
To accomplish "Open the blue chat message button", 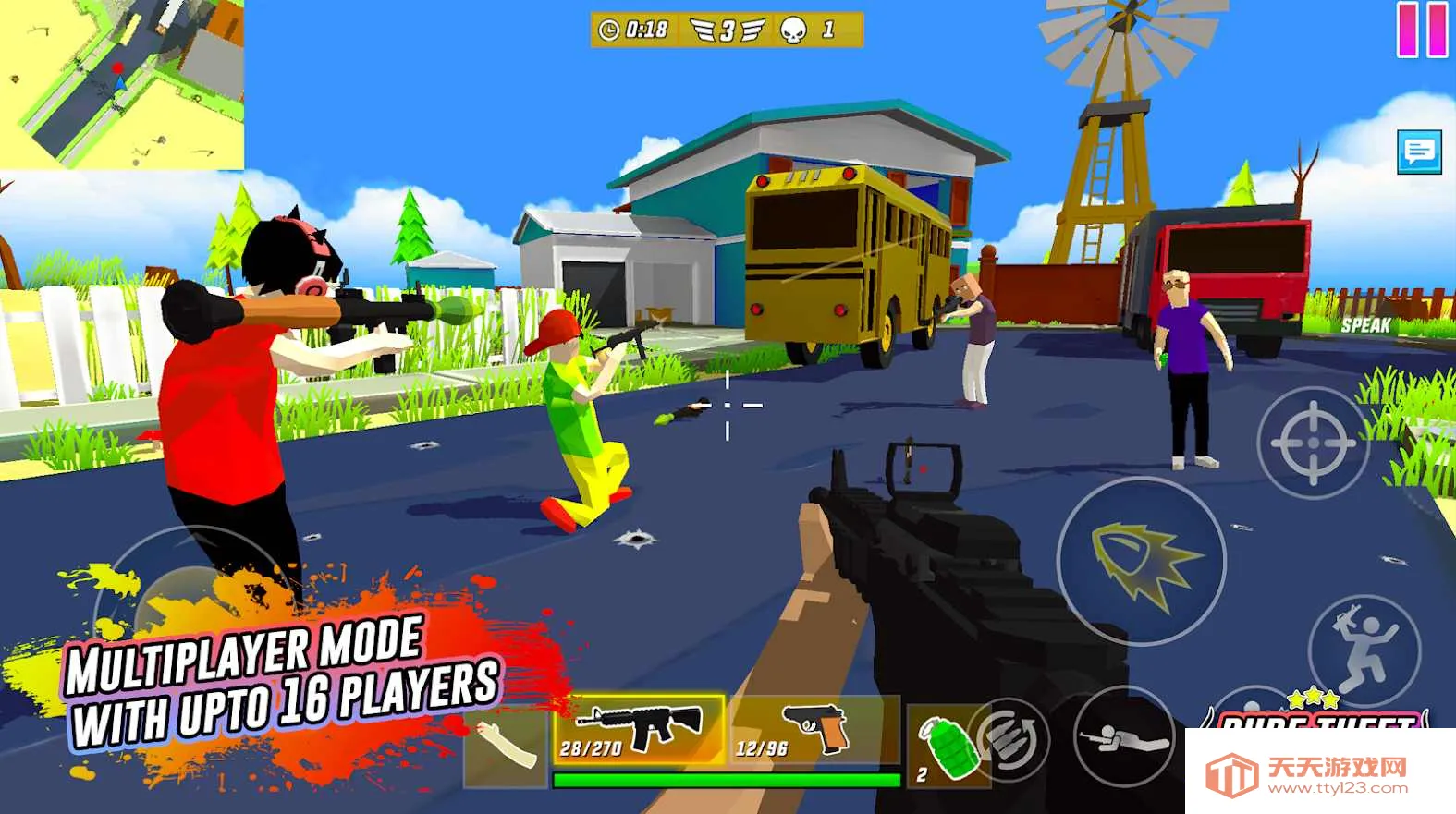I will pyautogui.click(x=1419, y=152).
